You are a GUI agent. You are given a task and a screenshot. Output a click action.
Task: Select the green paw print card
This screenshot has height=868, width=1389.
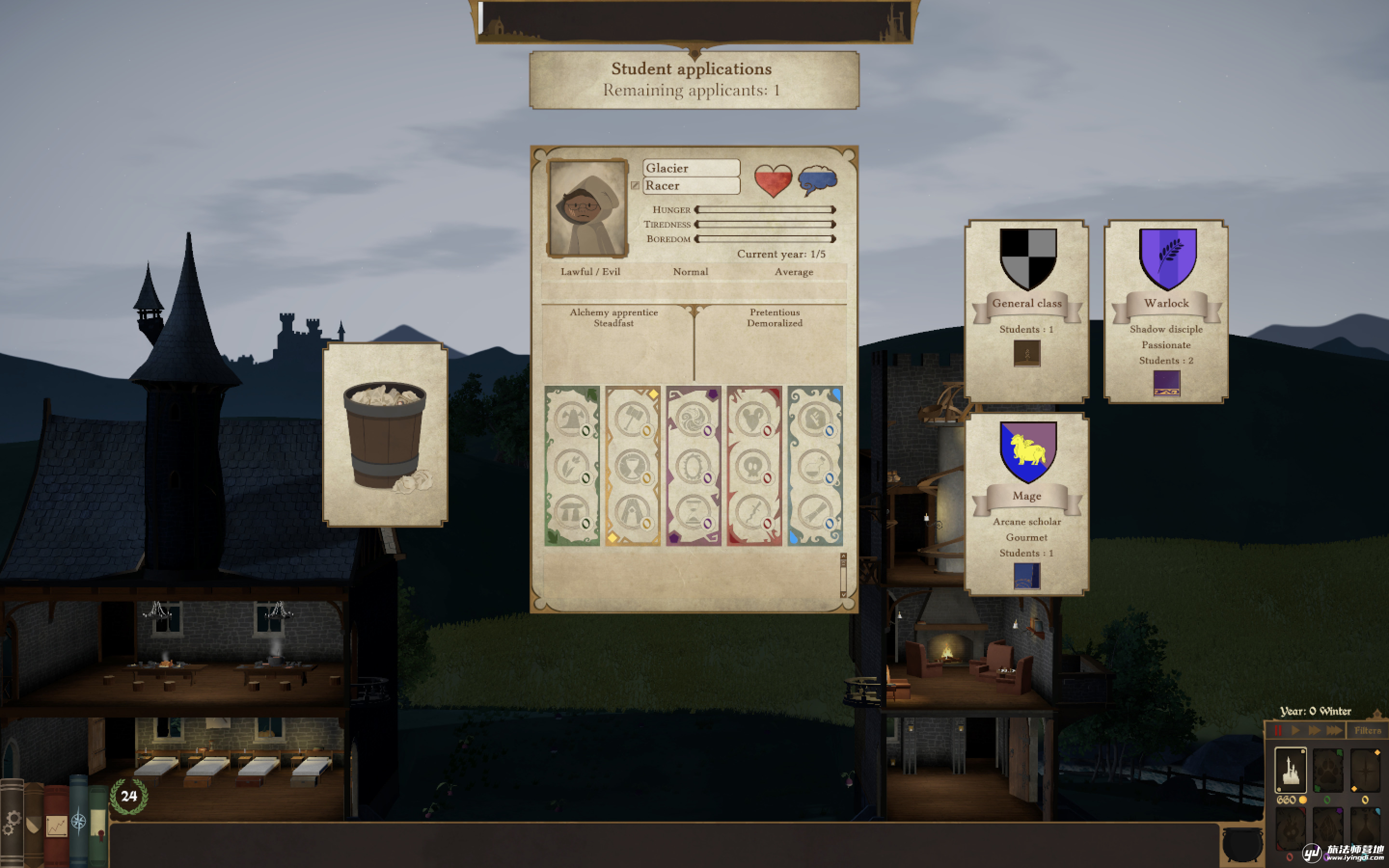(x=1328, y=770)
